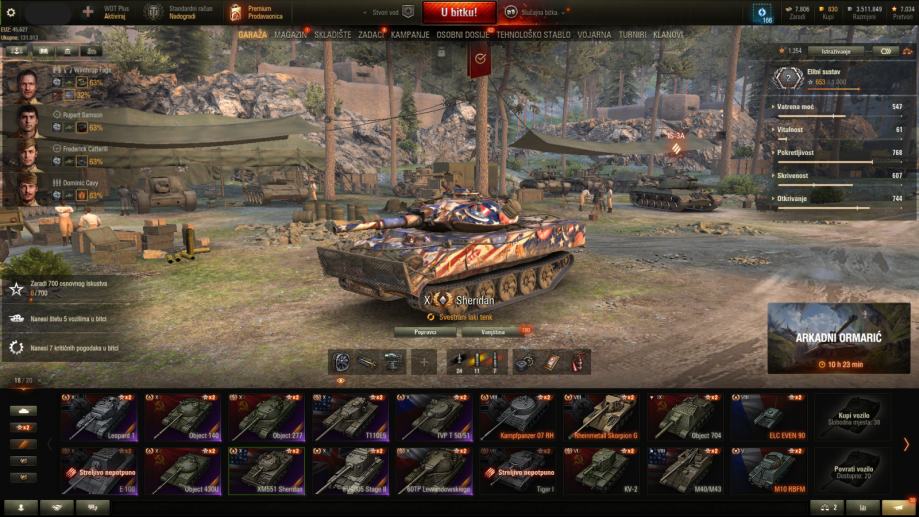The height and width of the screenshot is (517, 919).
Task: Open the settings gear menu
Action: [x=11, y=12]
